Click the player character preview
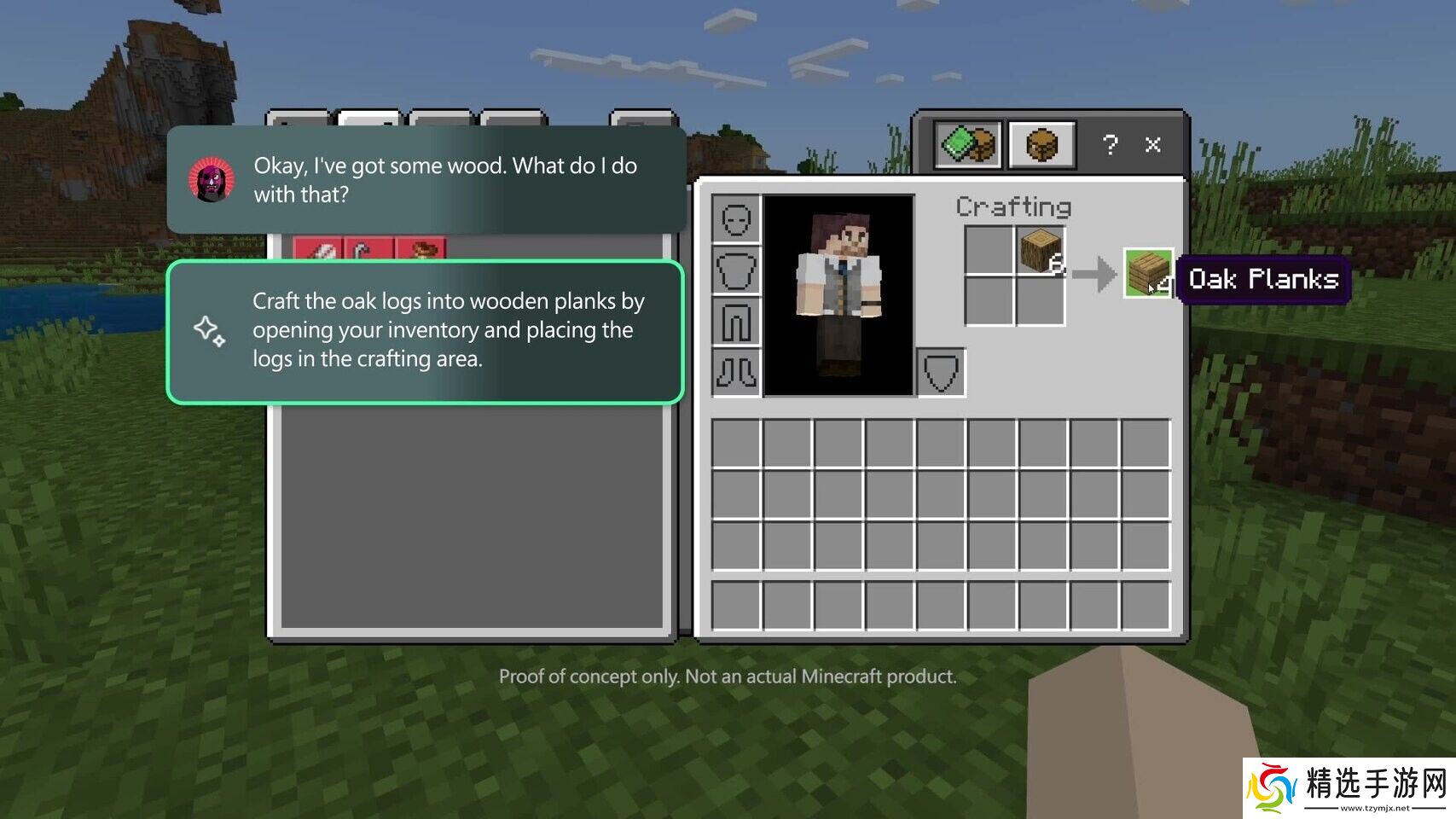 tap(838, 295)
